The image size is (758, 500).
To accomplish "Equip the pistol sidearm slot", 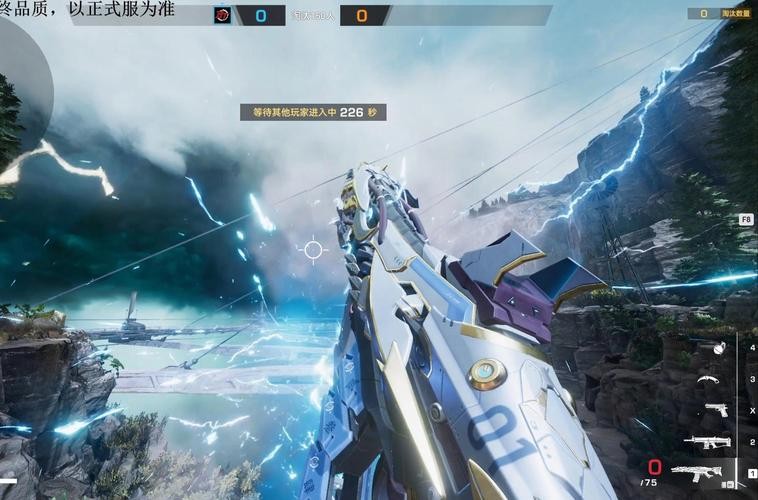I will [x=716, y=410].
